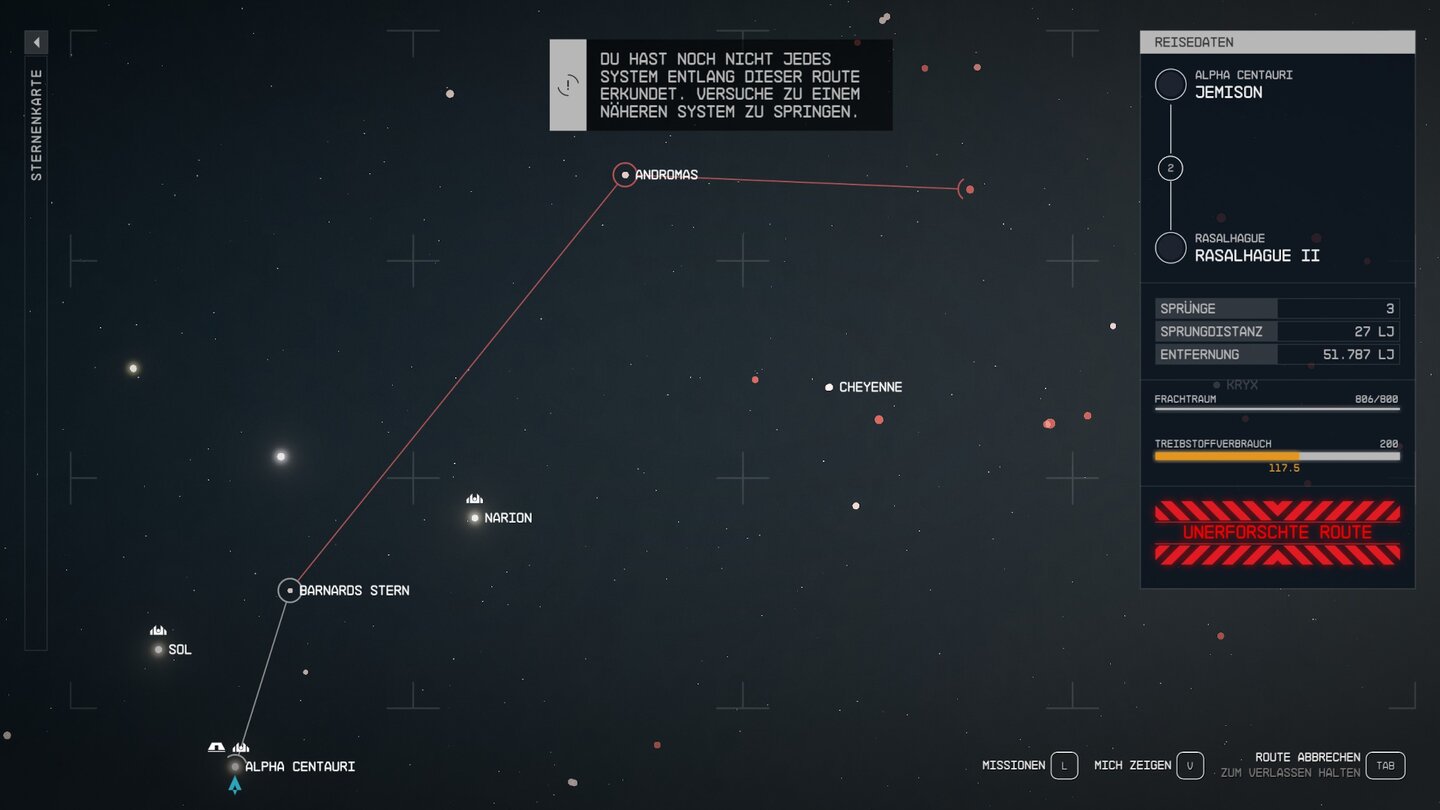Select the Narion star system

click(474, 517)
